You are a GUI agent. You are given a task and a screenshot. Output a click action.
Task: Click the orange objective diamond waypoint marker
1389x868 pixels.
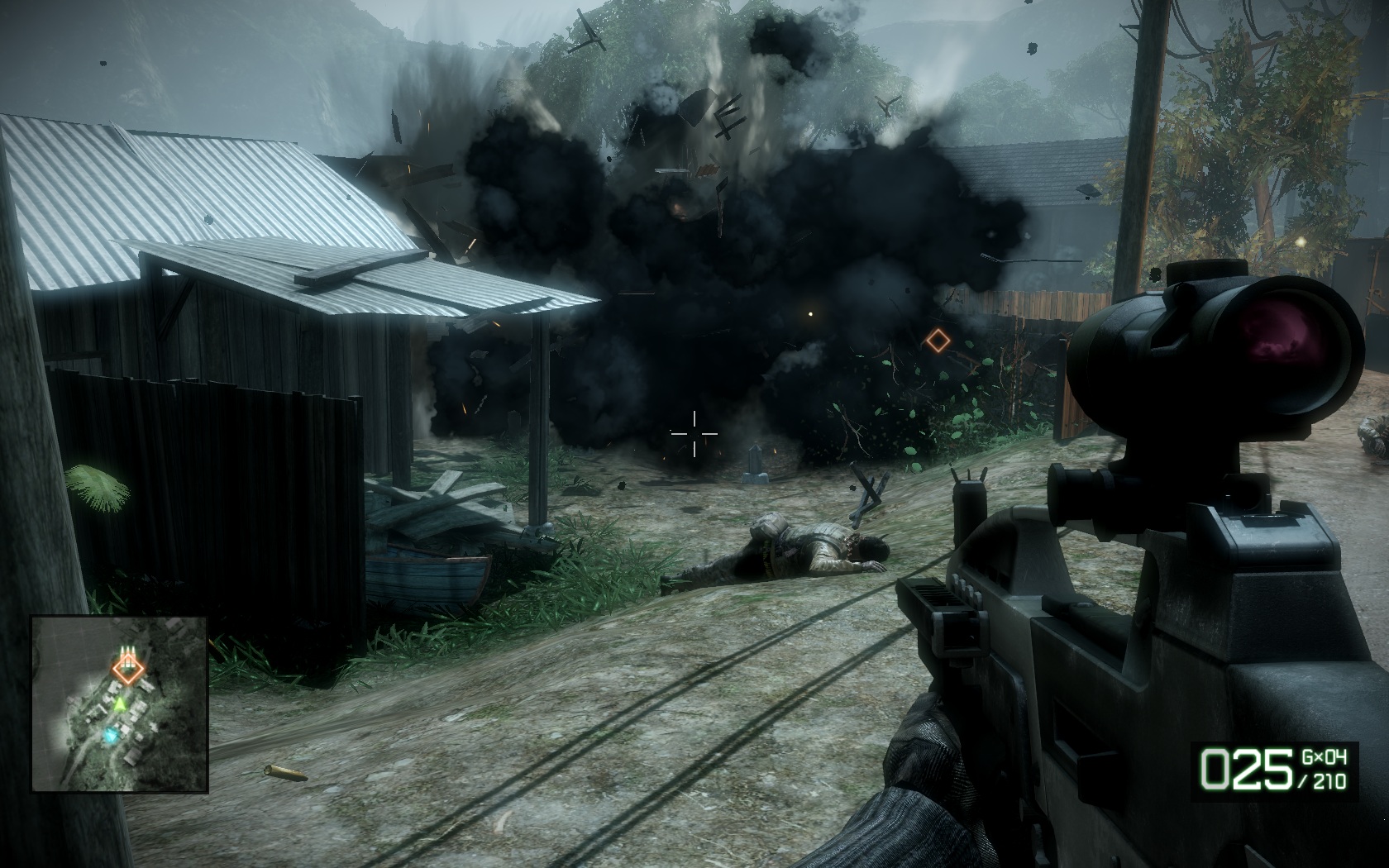pyautogui.click(x=937, y=340)
